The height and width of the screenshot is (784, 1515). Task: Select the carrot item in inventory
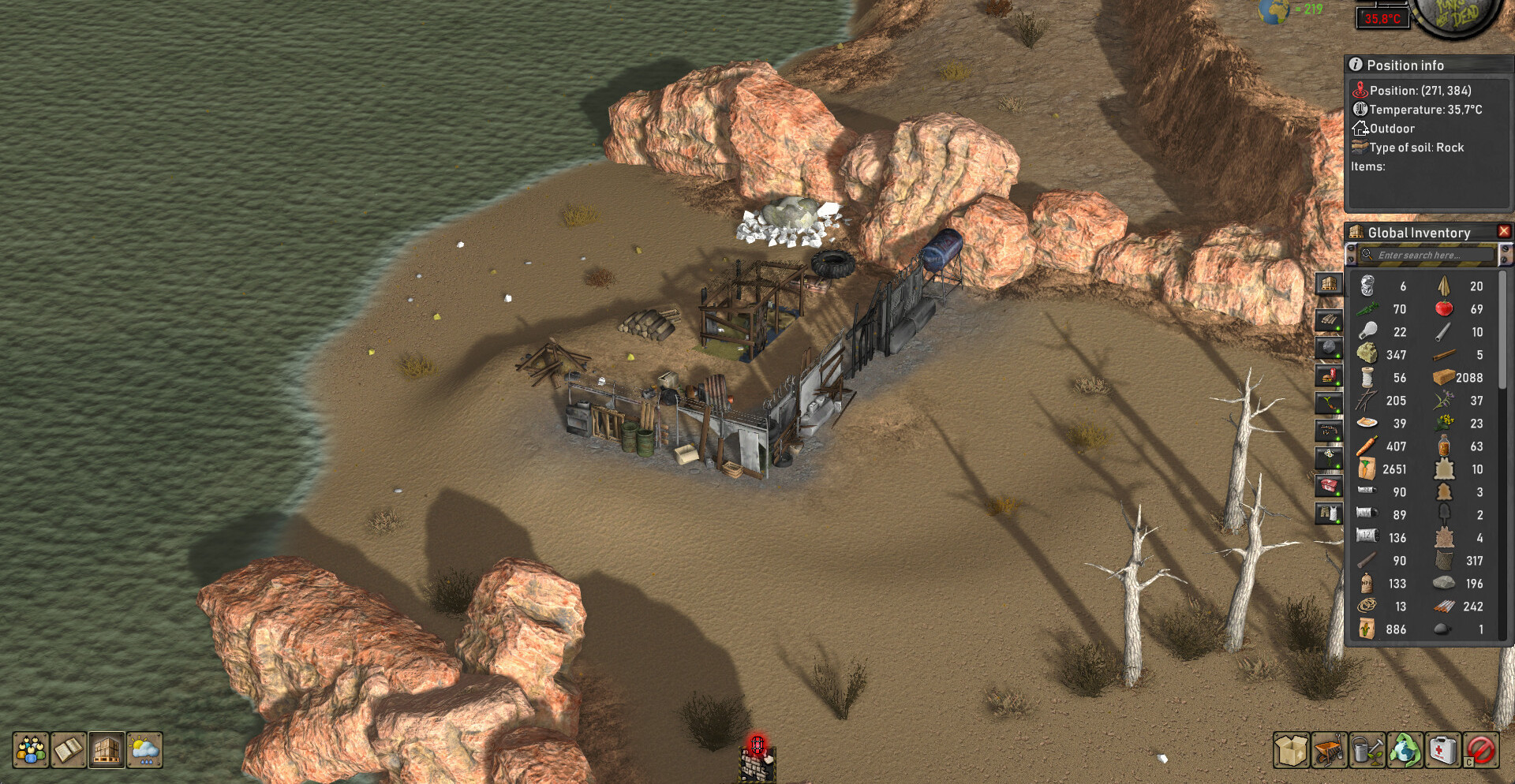[x=1367, y=446]
